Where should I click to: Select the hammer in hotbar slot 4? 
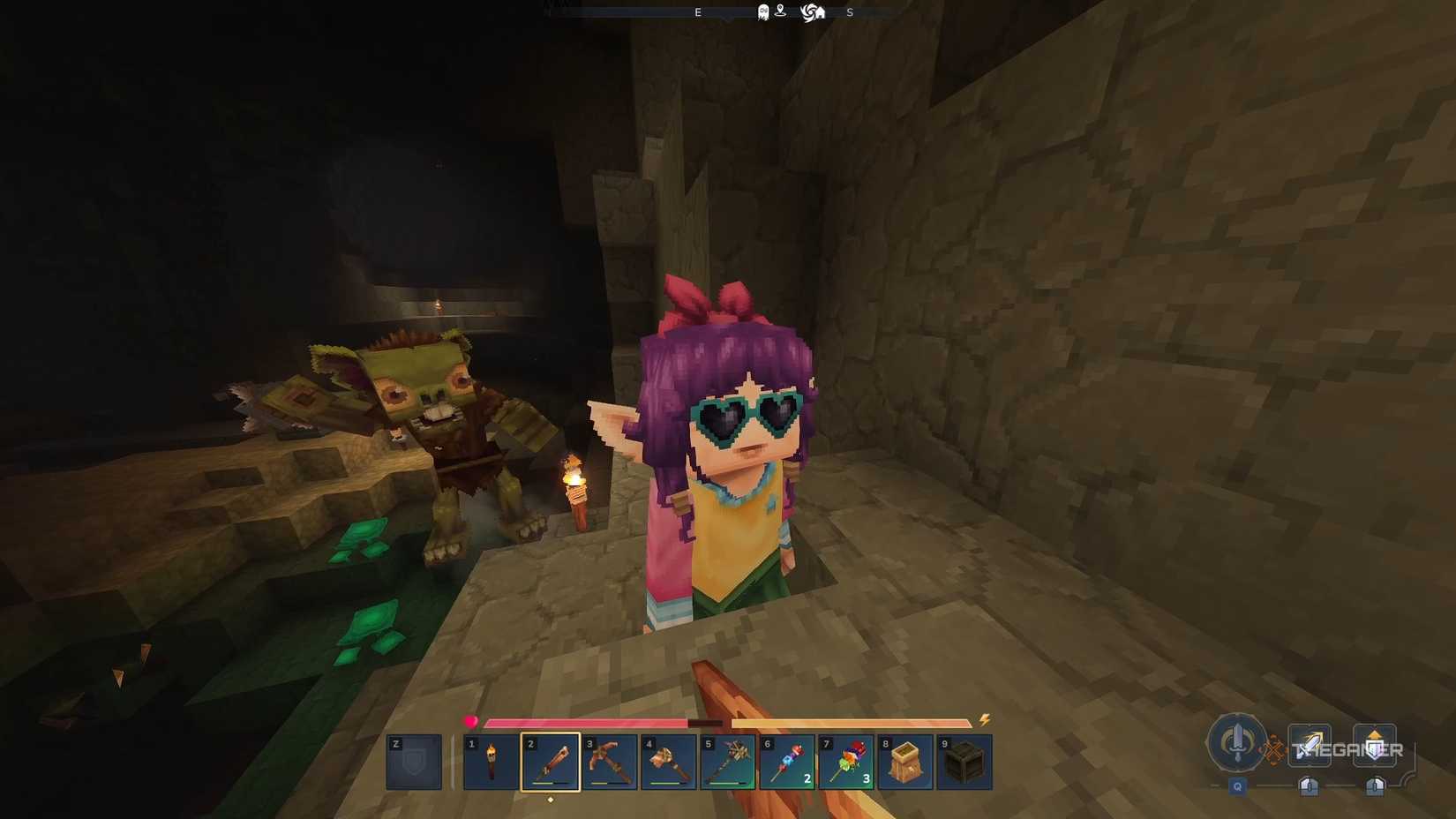tap(667, 762)
